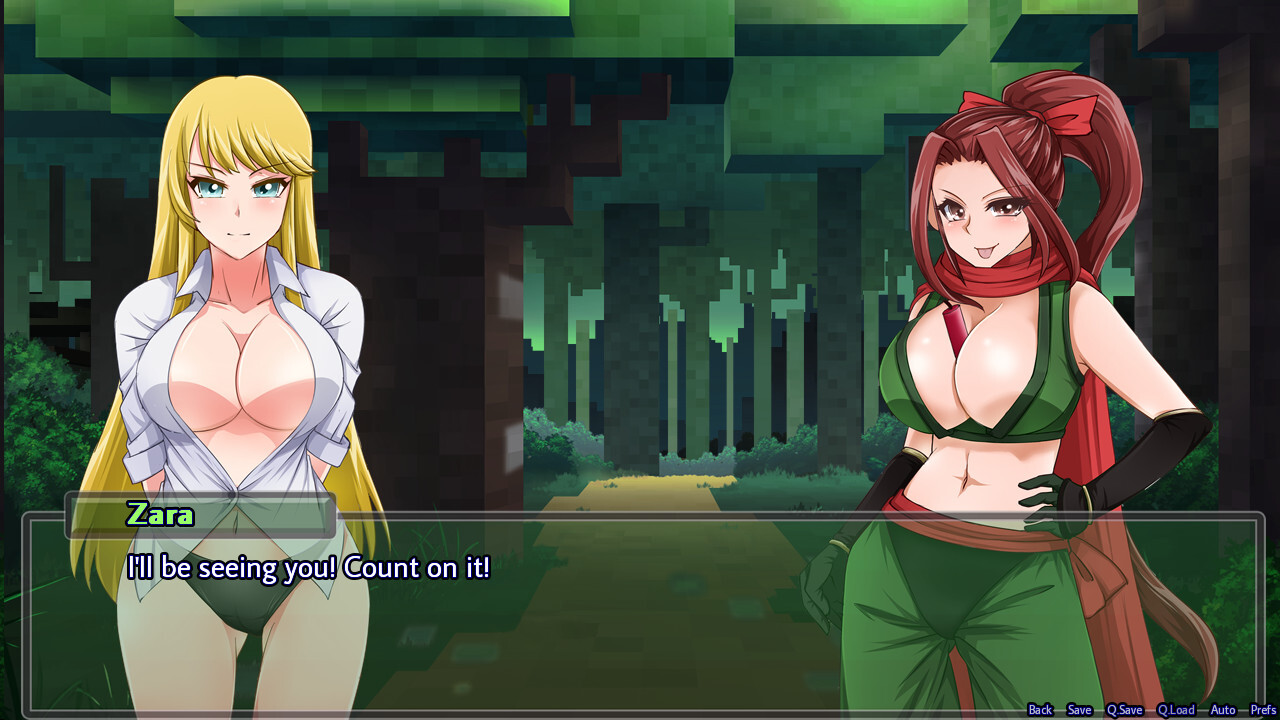Open the Prefs settings screen

[1260, 709]
